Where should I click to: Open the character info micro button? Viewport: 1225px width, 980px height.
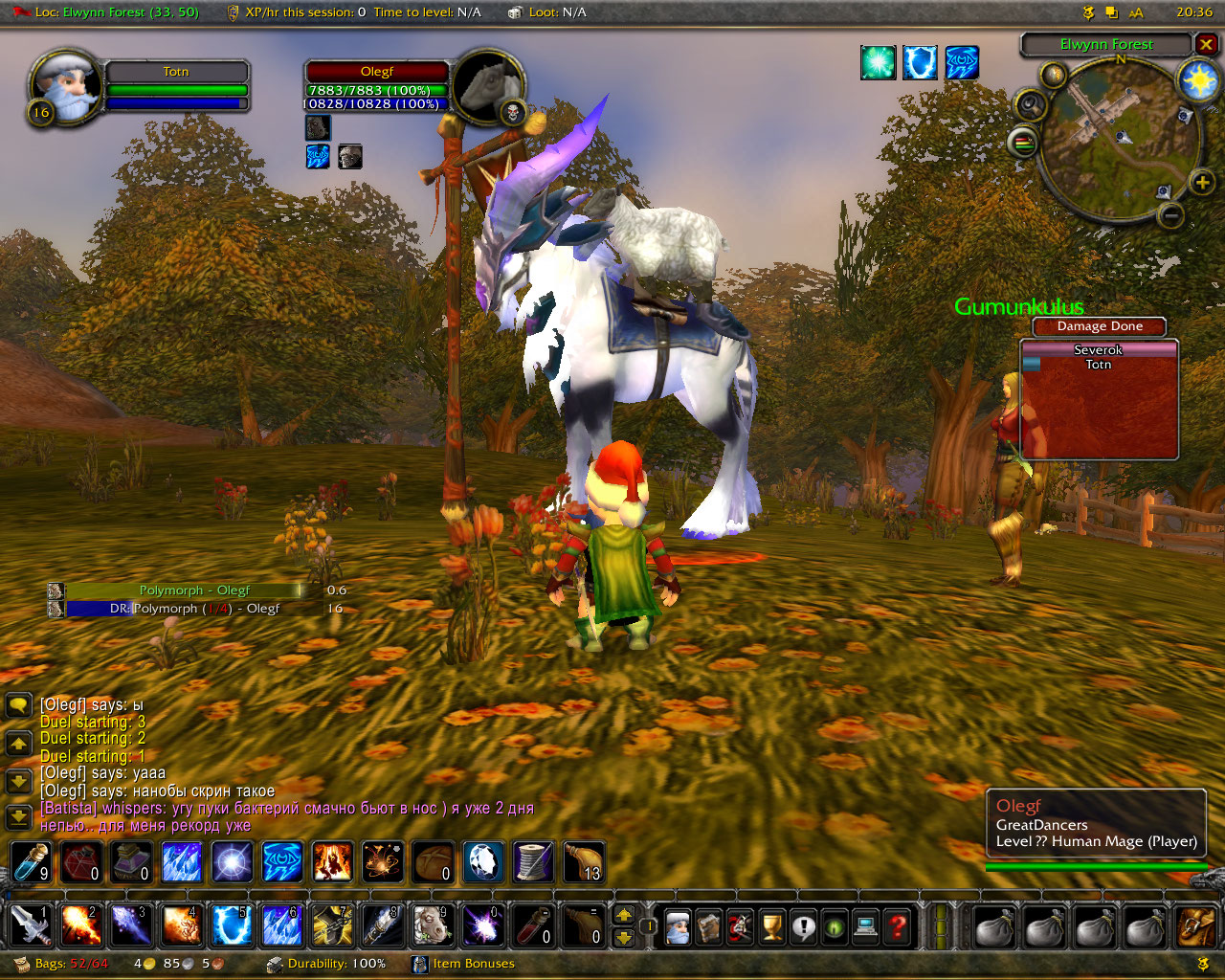click(678, 926)
